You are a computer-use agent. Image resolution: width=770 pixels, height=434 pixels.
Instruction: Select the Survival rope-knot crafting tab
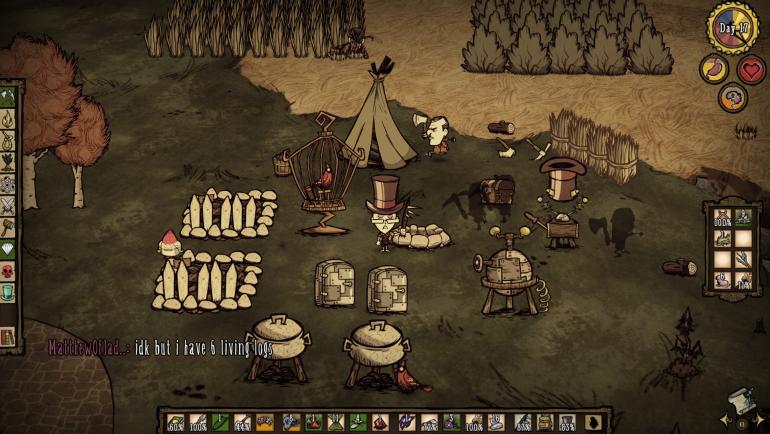(x=9, y=142)
